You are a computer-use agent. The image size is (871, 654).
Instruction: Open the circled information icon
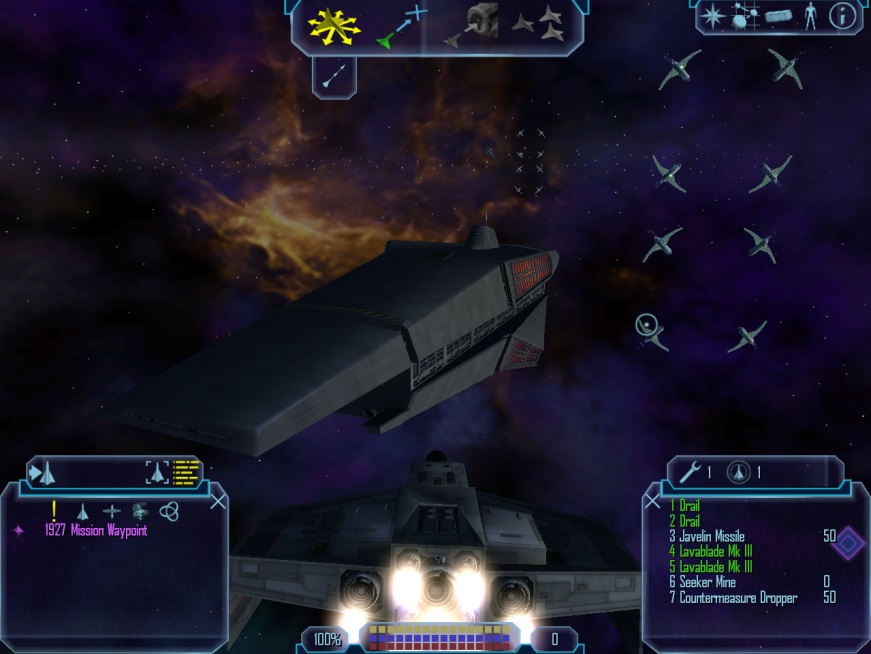[x=843, y=16]
